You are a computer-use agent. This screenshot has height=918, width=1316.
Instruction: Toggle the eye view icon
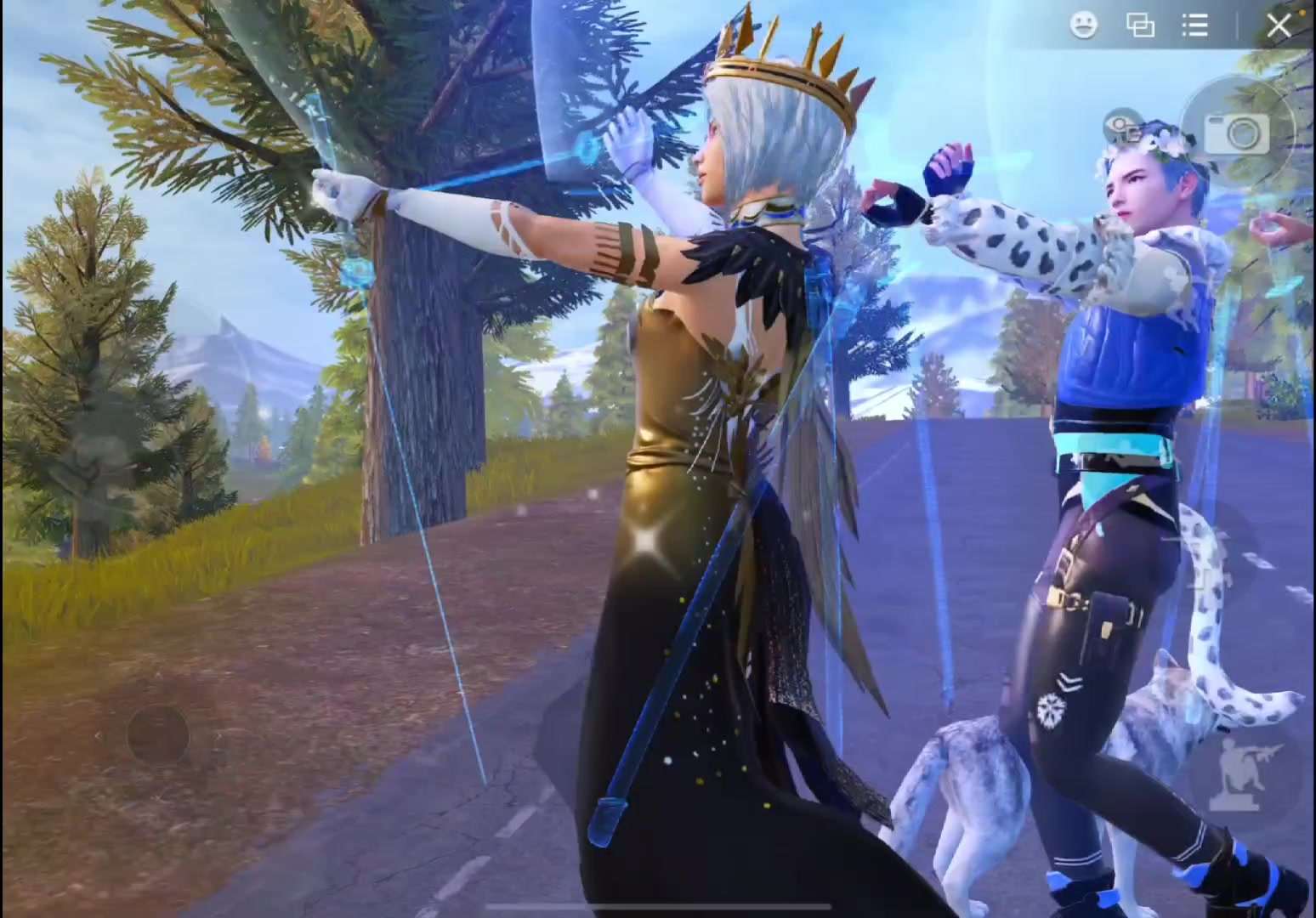(x=1122, y=127)
